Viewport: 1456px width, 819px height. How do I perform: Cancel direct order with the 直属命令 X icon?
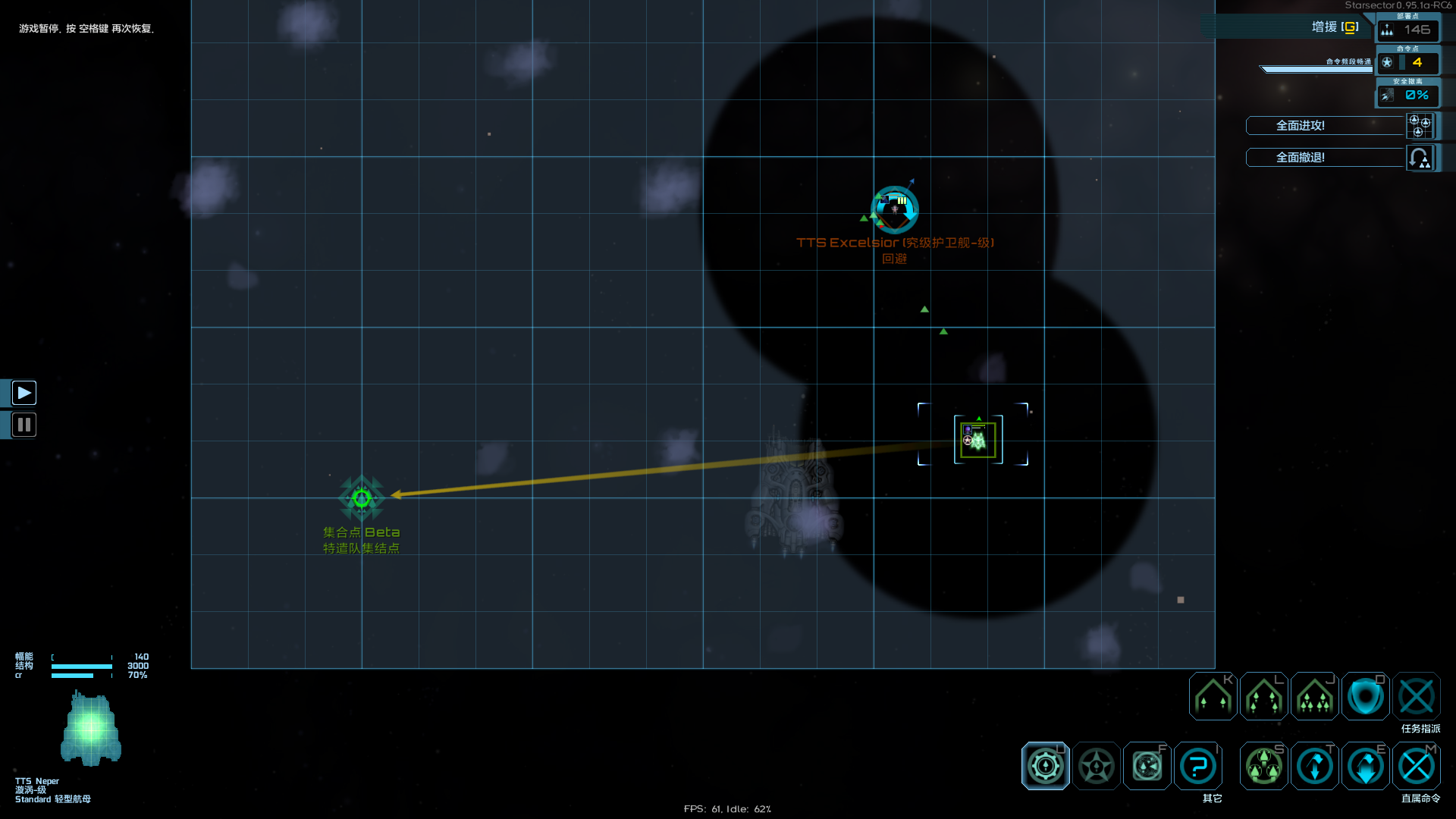1417,766
